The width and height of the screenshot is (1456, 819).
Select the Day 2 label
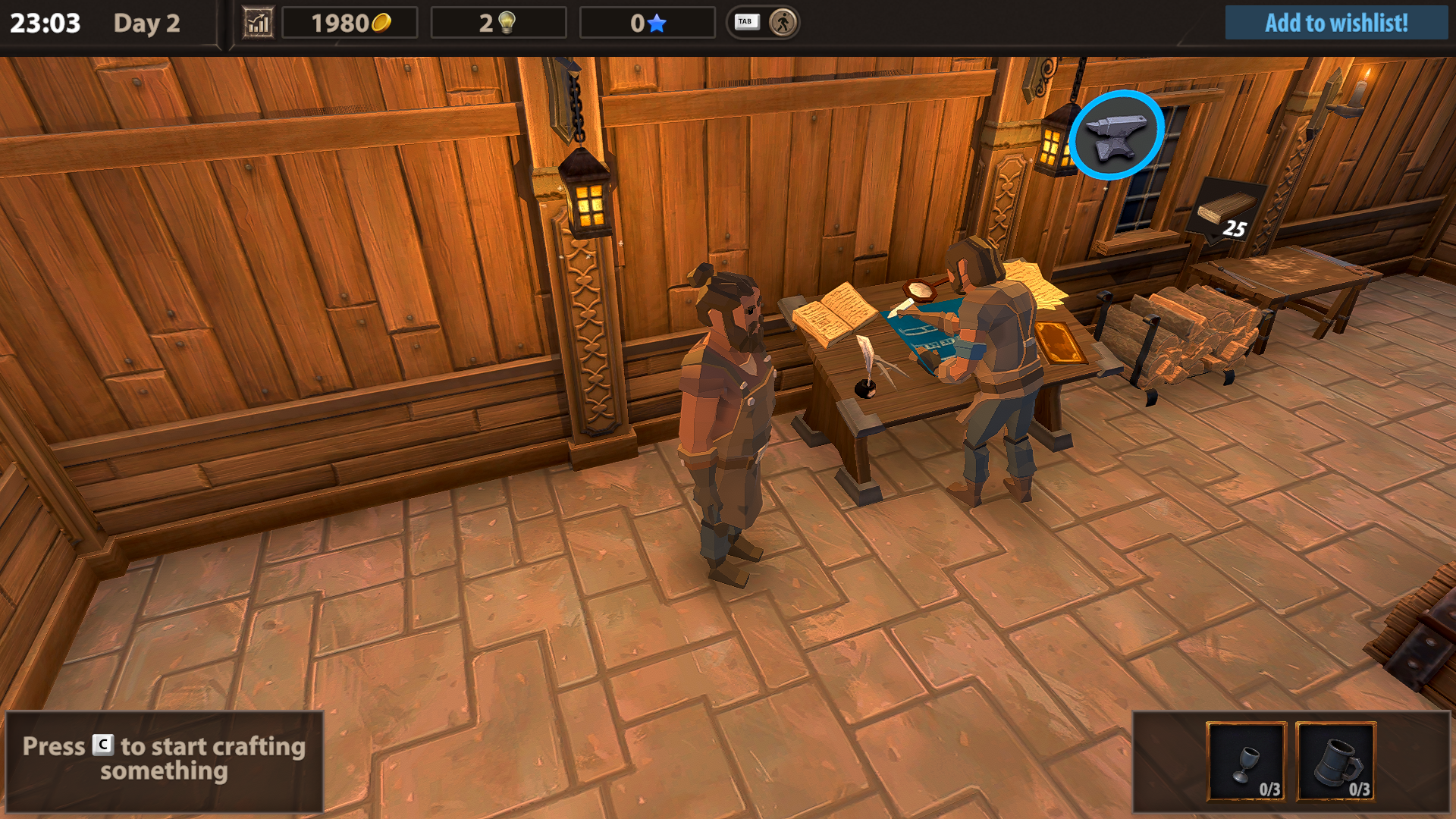click(146, 24)
